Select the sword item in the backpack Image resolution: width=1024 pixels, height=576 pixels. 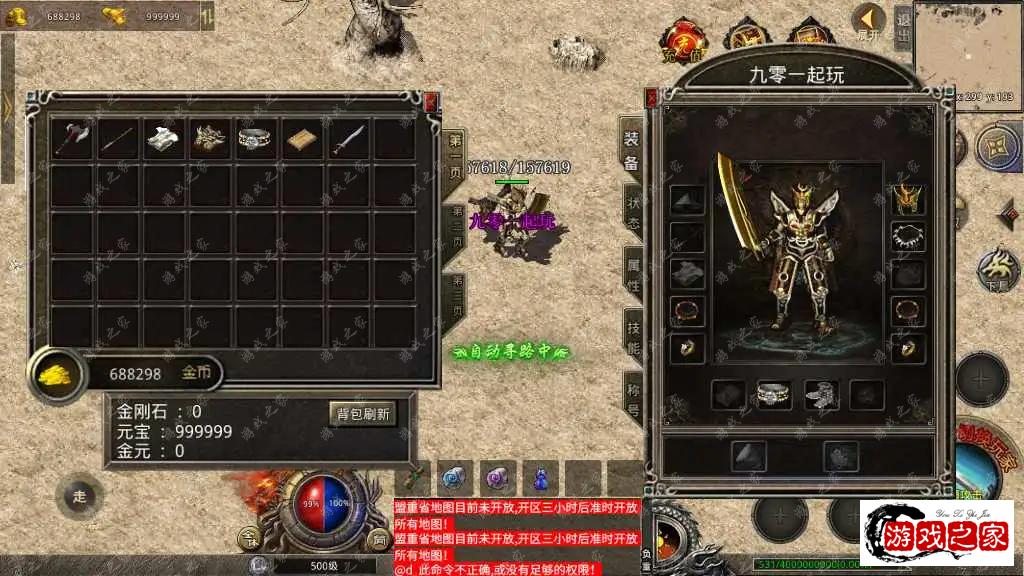pos(350,139)
